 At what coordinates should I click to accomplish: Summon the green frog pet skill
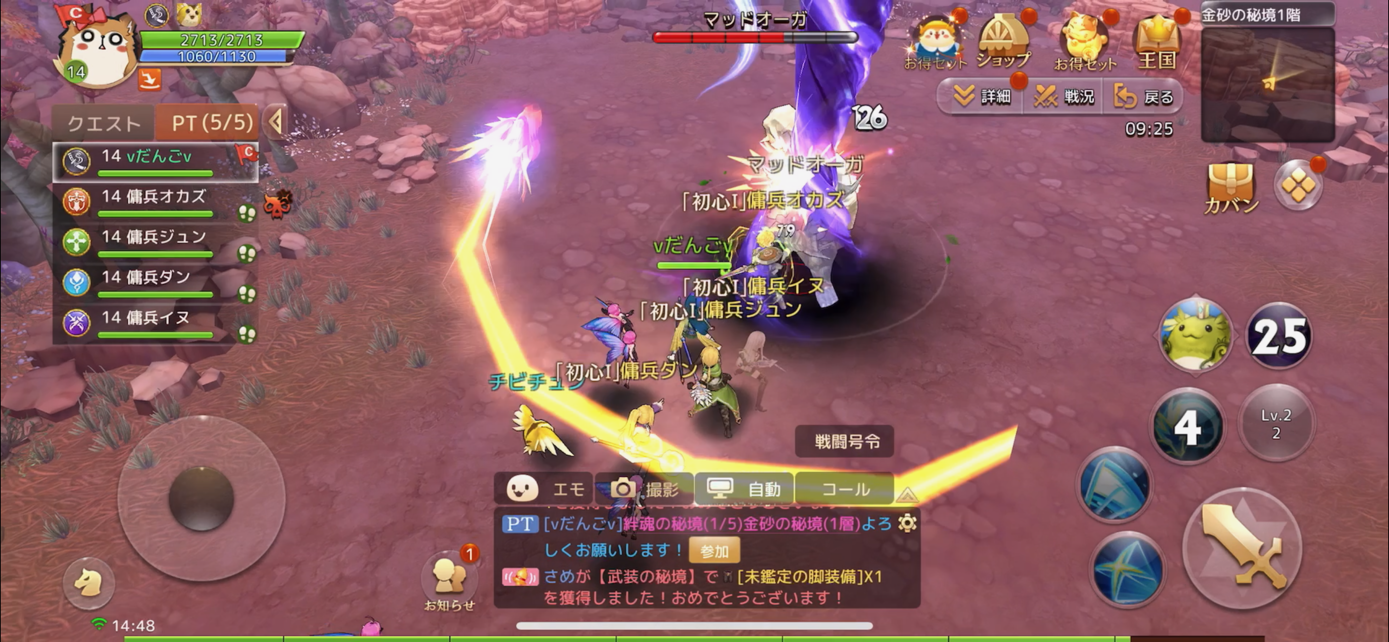(1195, 336)
